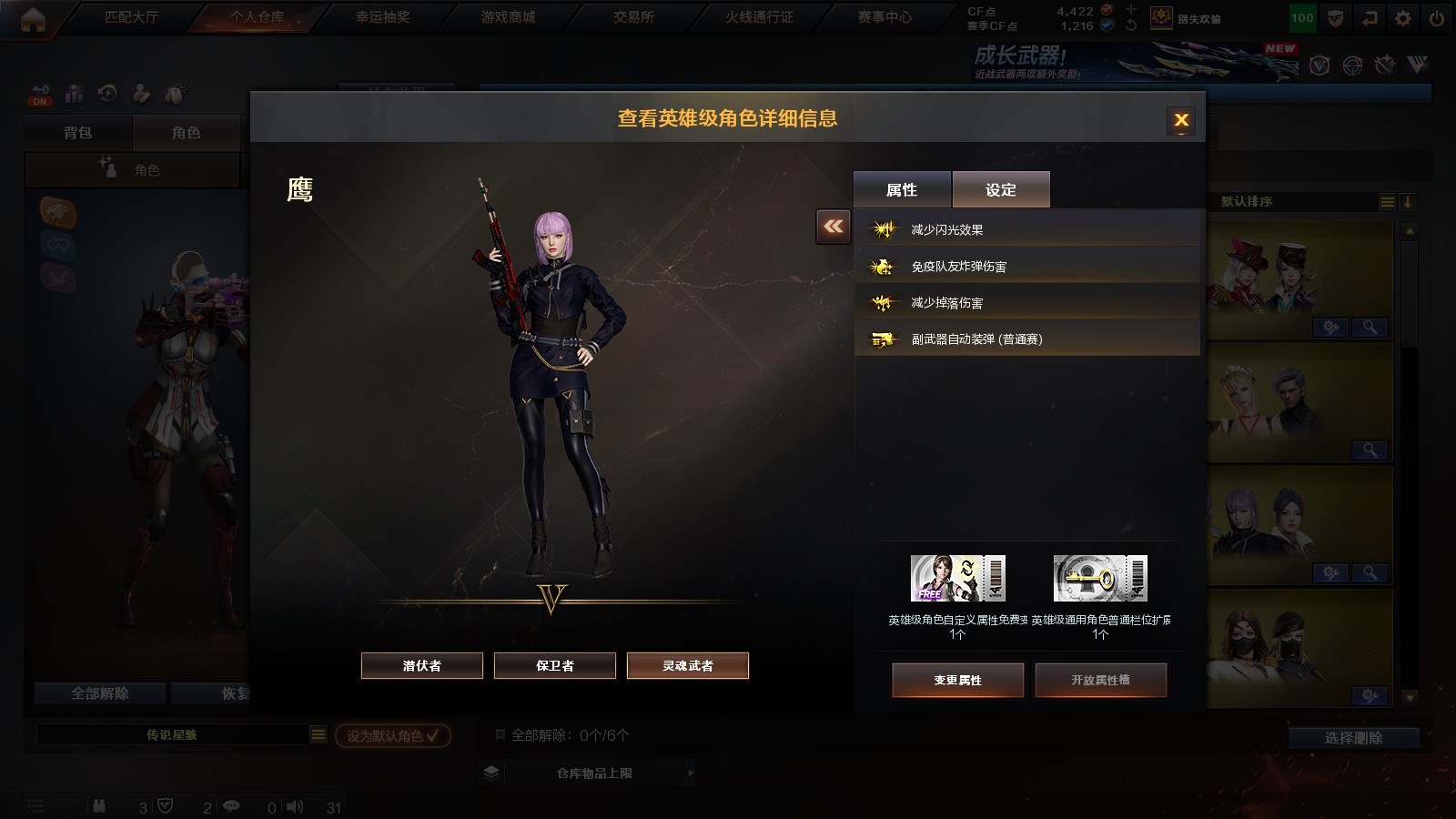This screenshot has height=819, width=1456.
Task: Open settings via the gear icon
Action: (x=1403, y=18)
